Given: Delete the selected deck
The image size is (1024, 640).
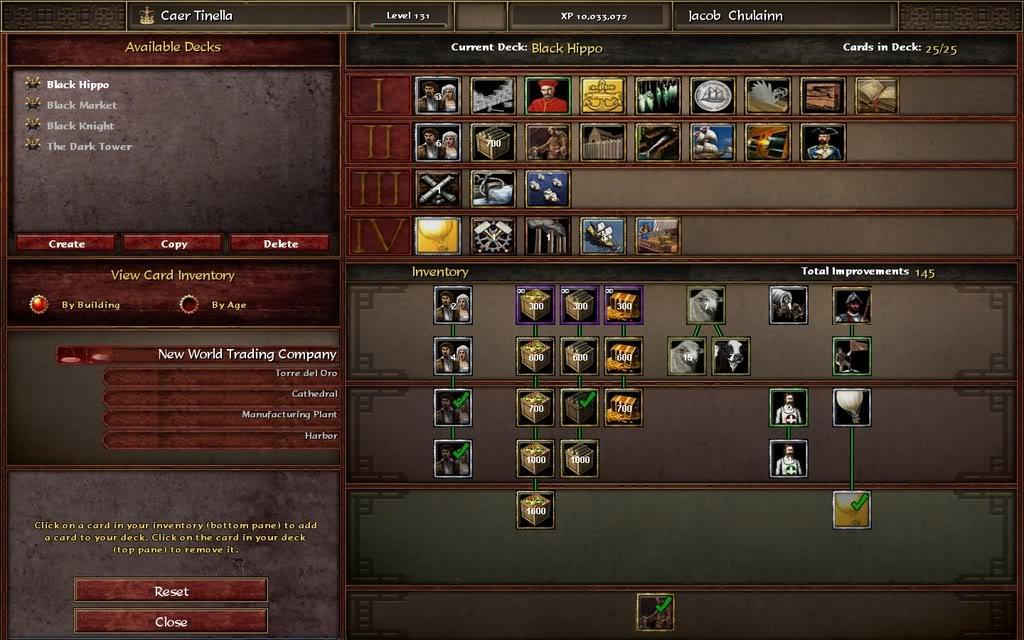Looking at the screenshot, I should click(x=280, y=243).
